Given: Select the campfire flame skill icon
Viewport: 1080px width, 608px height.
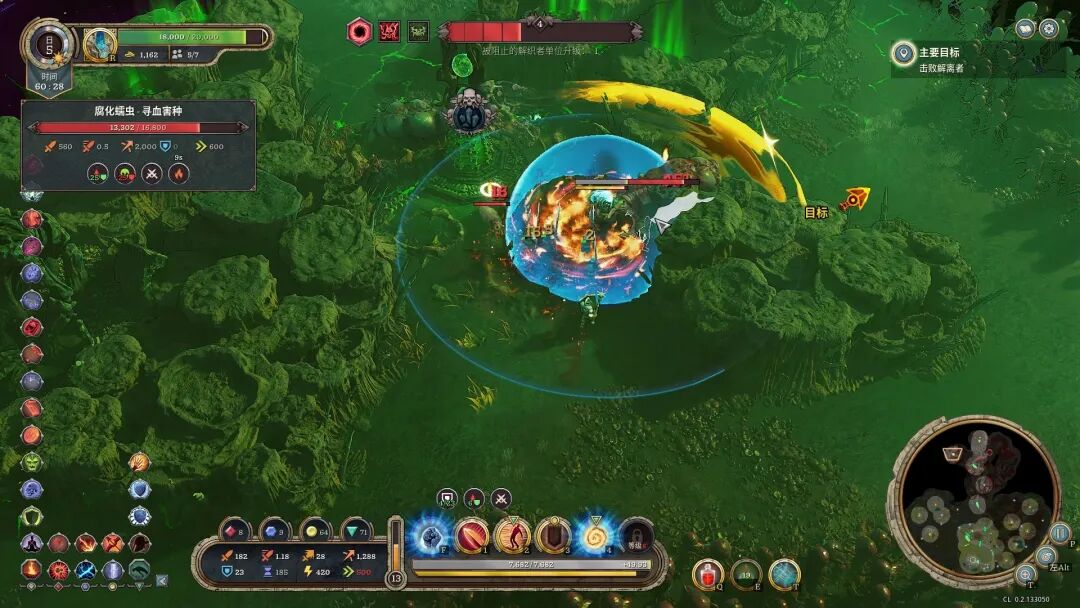Looking at the screenshot, I should tap(32, 570).
